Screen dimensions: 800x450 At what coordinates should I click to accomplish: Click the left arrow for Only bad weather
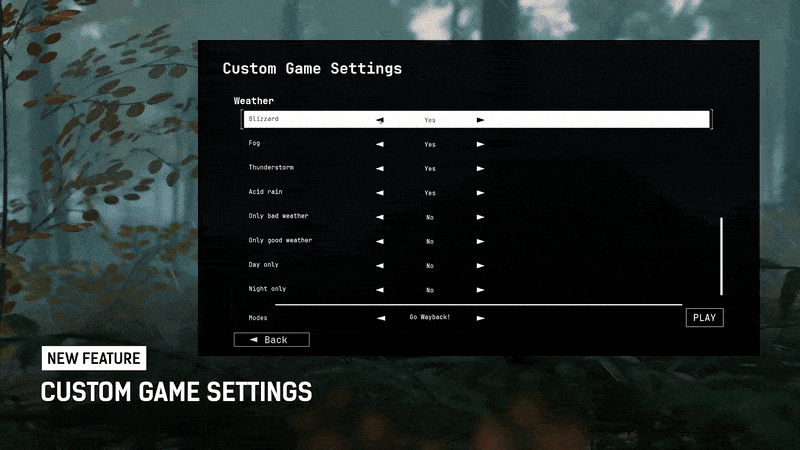click(380, 216)
